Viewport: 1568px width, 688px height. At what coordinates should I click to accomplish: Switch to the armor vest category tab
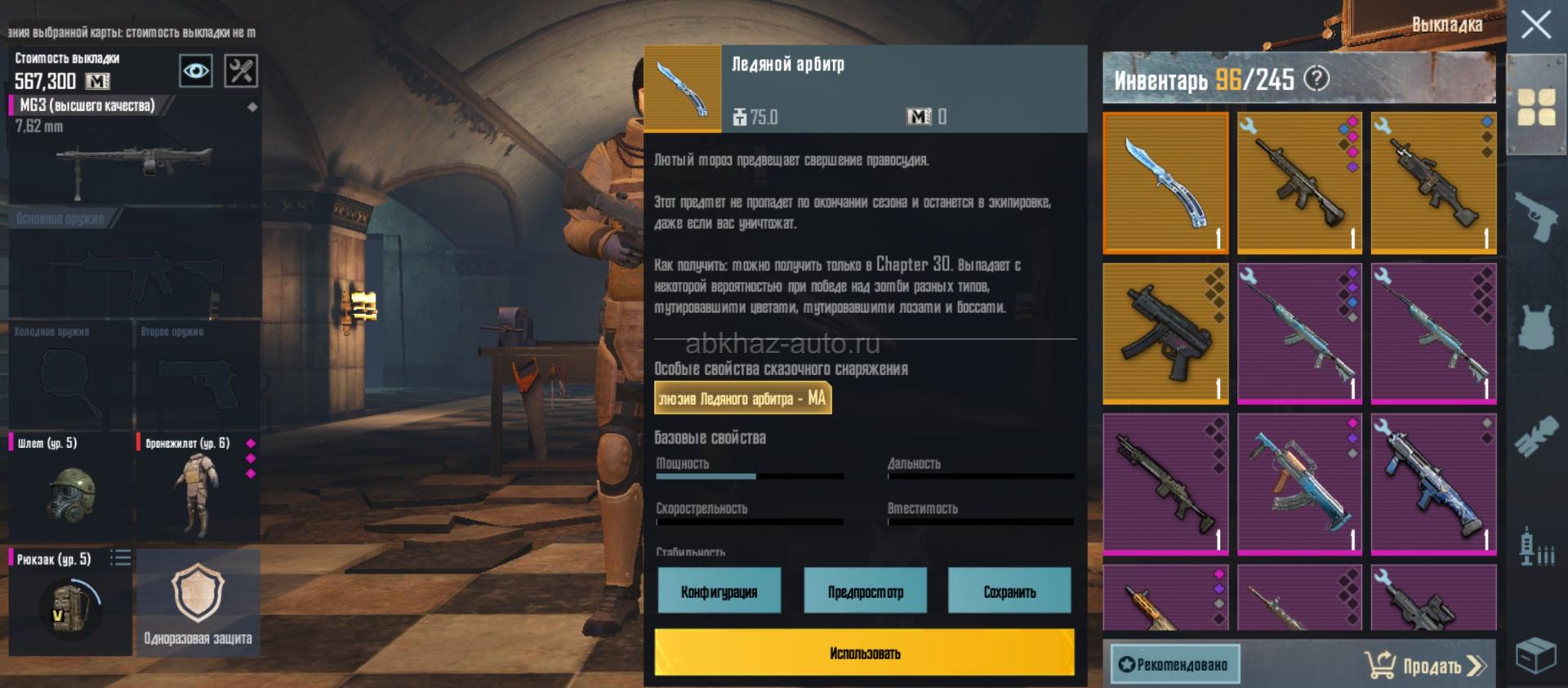(1535, 327)
